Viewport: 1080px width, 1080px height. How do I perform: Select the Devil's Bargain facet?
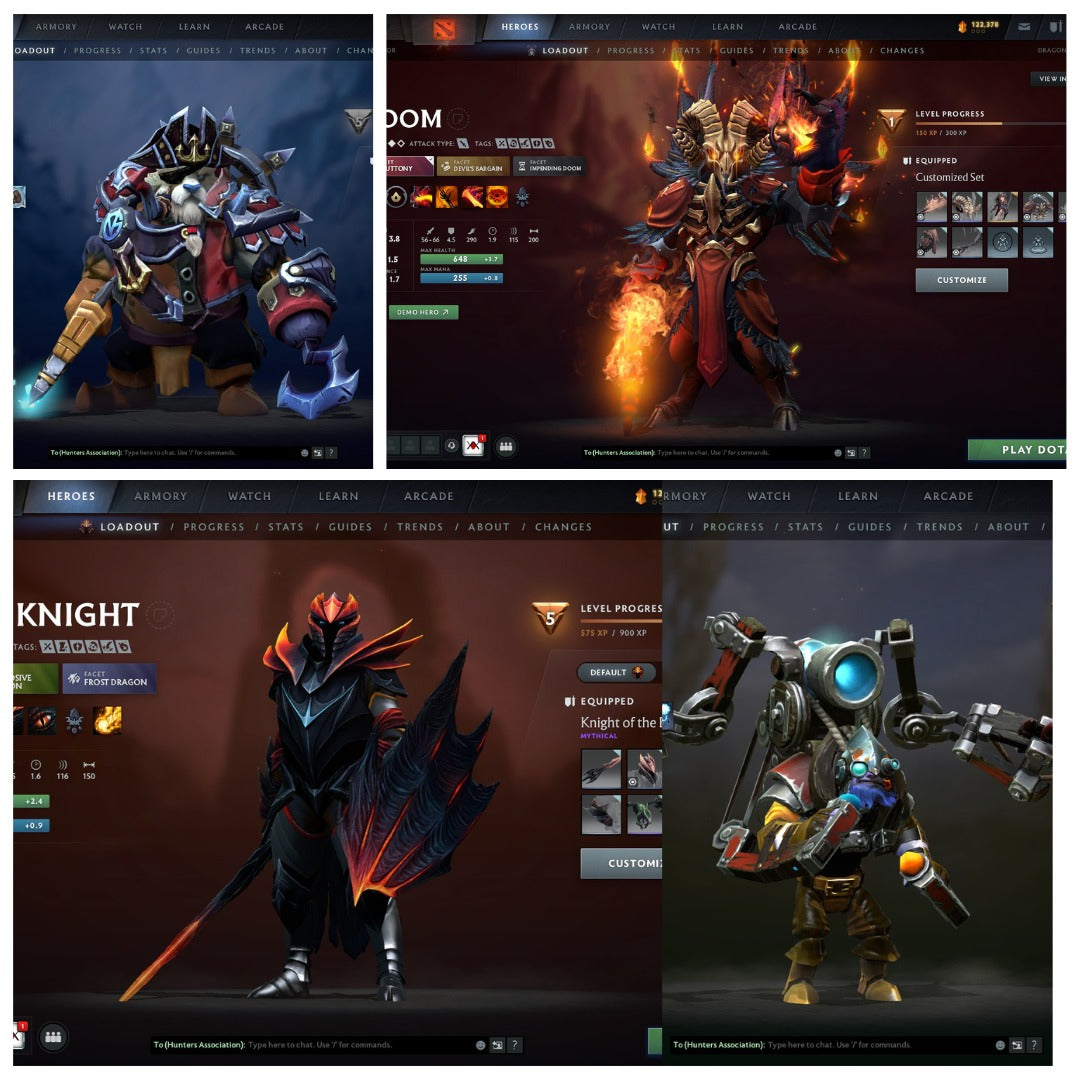pyautogui.click(x=473, y=166)
